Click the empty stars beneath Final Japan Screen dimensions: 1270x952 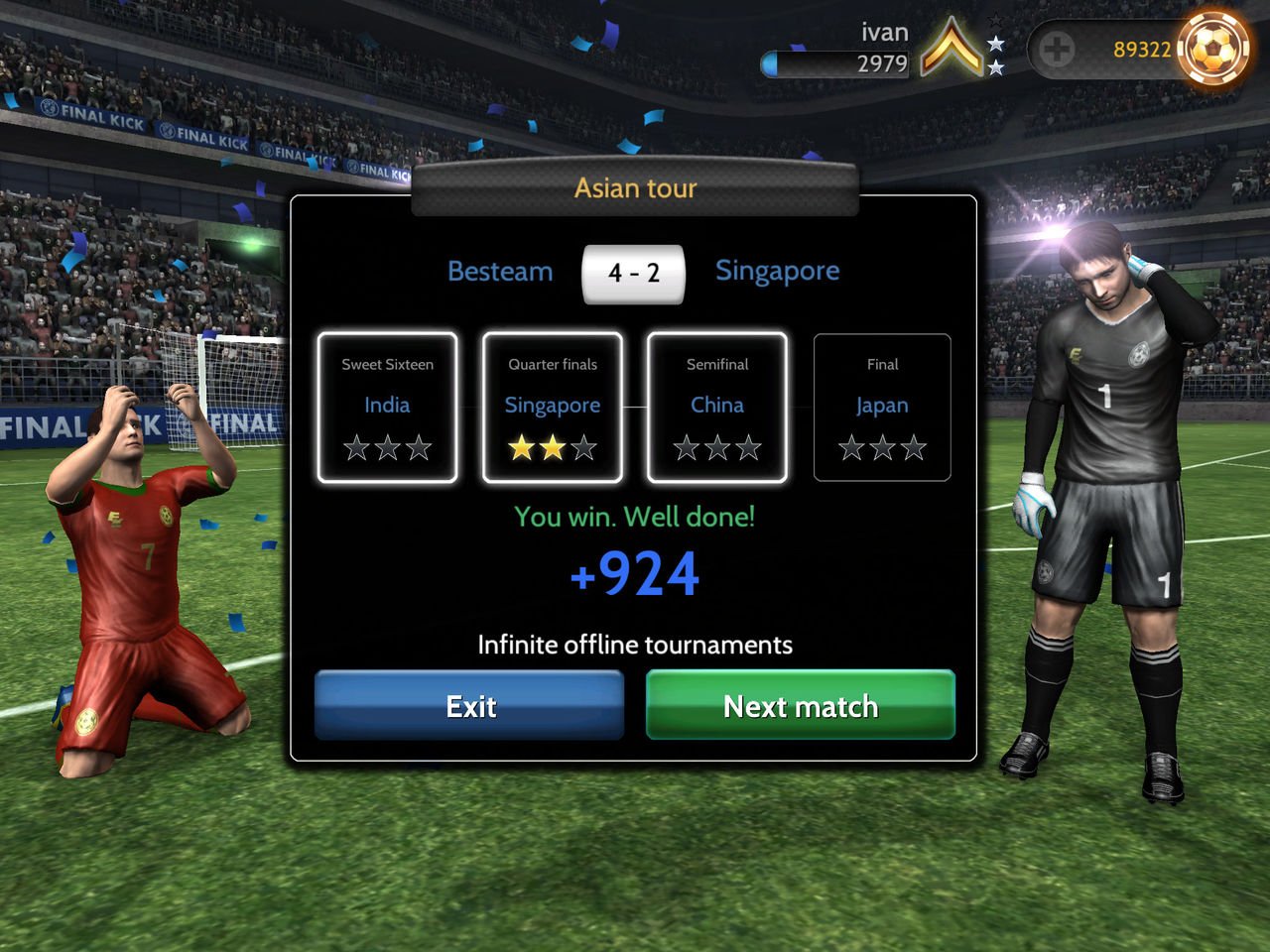pos(881,448)
